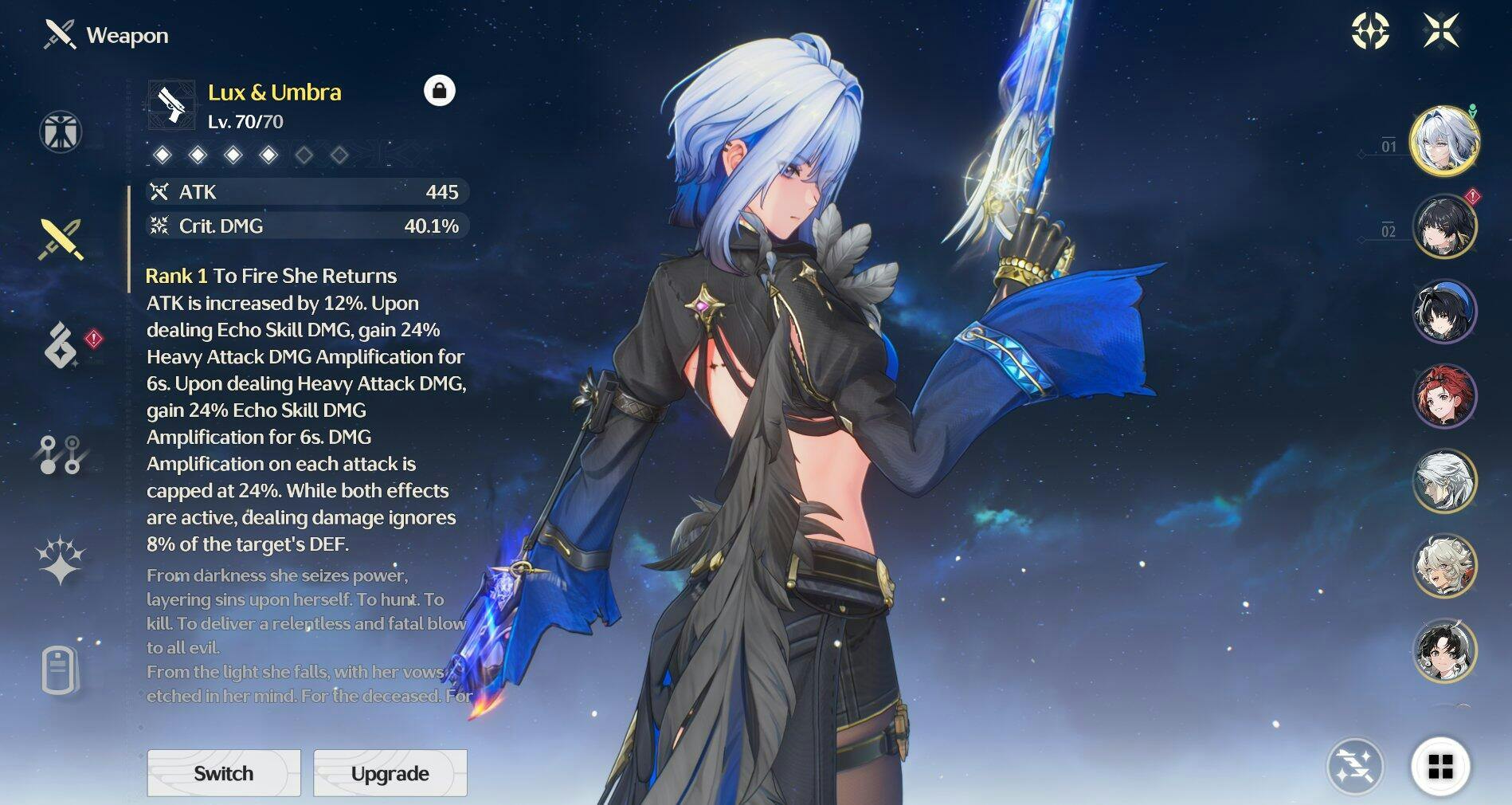The height and width of the screenshot is (805, 1512).
Task: Switch to the connected nodes skill tab
Action: pos(61,454)
